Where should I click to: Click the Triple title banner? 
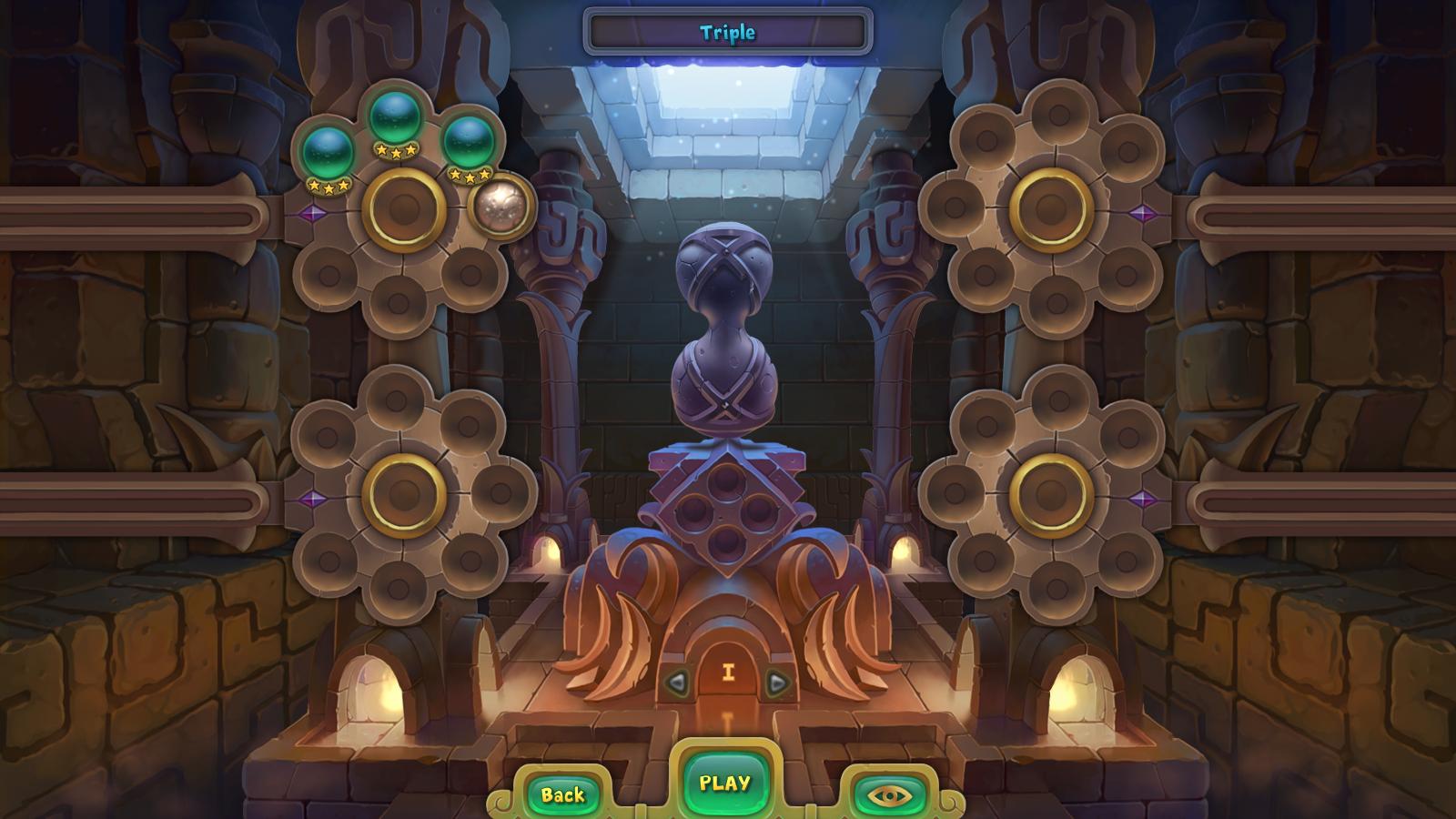(x=726, y=30)
